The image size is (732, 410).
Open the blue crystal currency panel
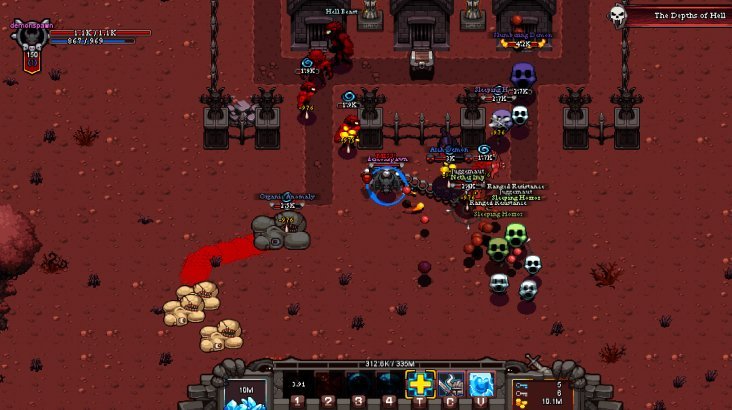pyautogui.click(x=244, y=394)
